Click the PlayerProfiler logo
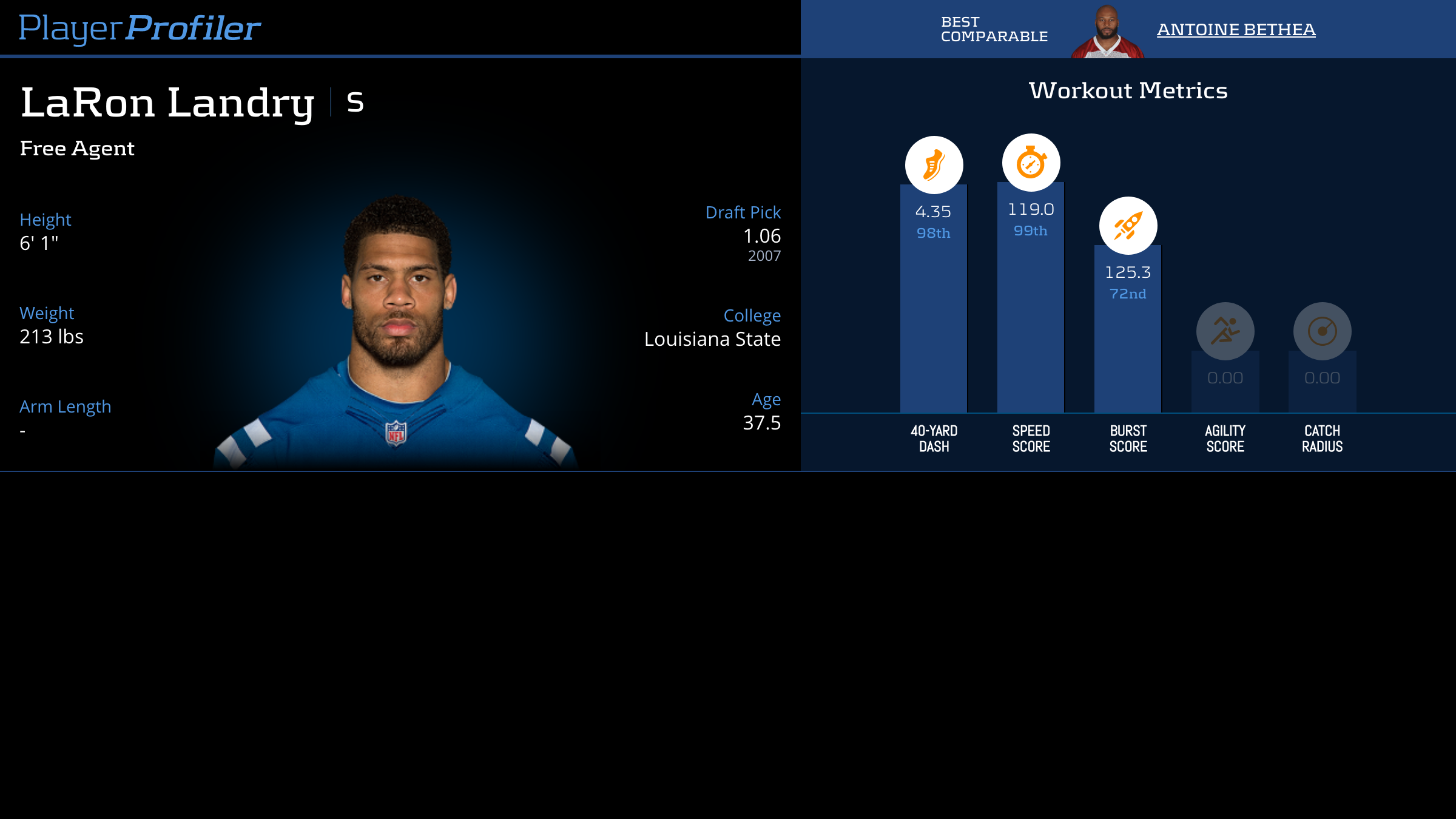 pos(140,28)
